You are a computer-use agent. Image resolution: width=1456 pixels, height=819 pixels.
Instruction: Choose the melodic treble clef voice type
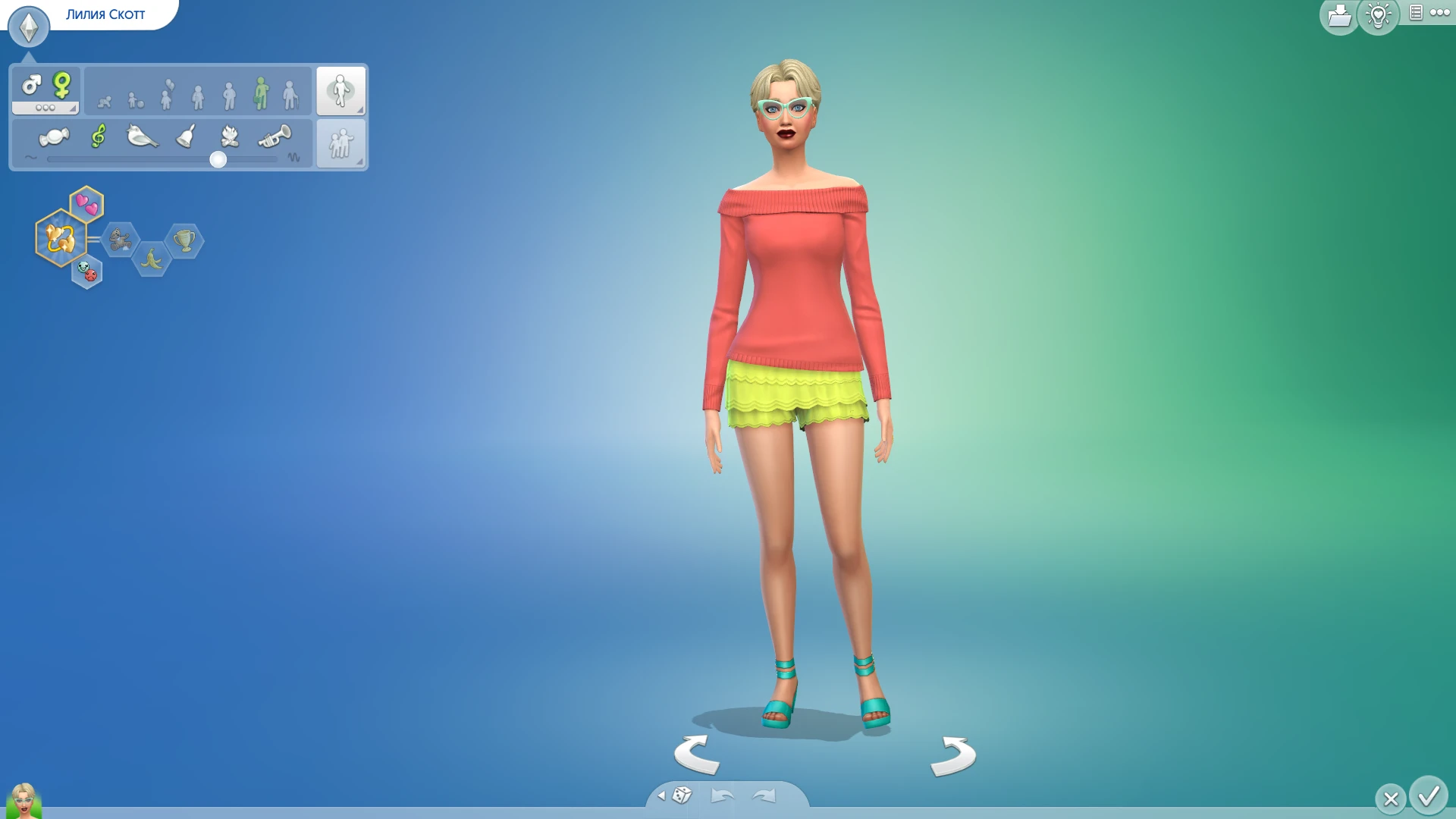pos(97,137)
